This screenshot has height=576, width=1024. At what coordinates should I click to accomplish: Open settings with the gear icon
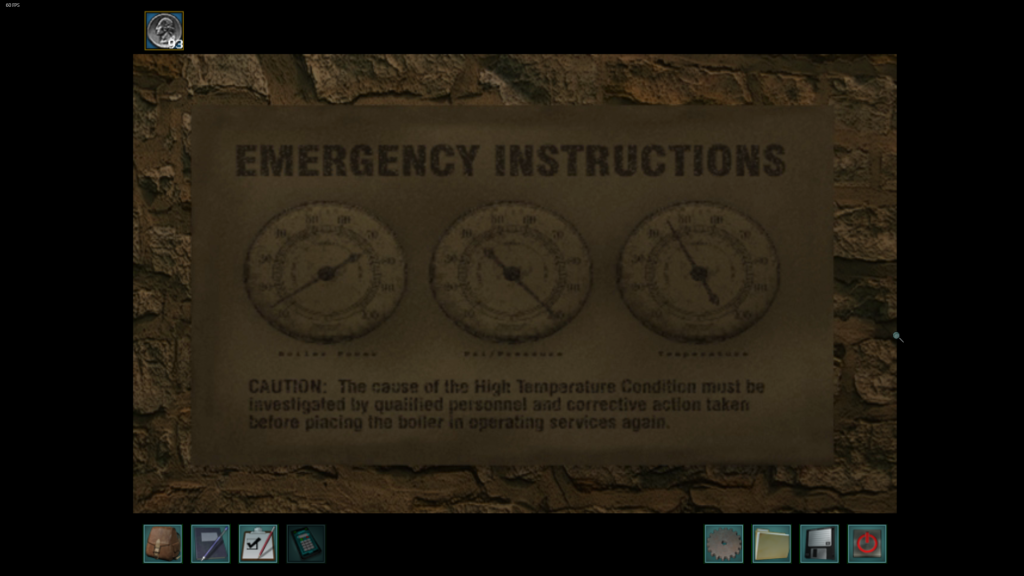click(x=723, y=544)
